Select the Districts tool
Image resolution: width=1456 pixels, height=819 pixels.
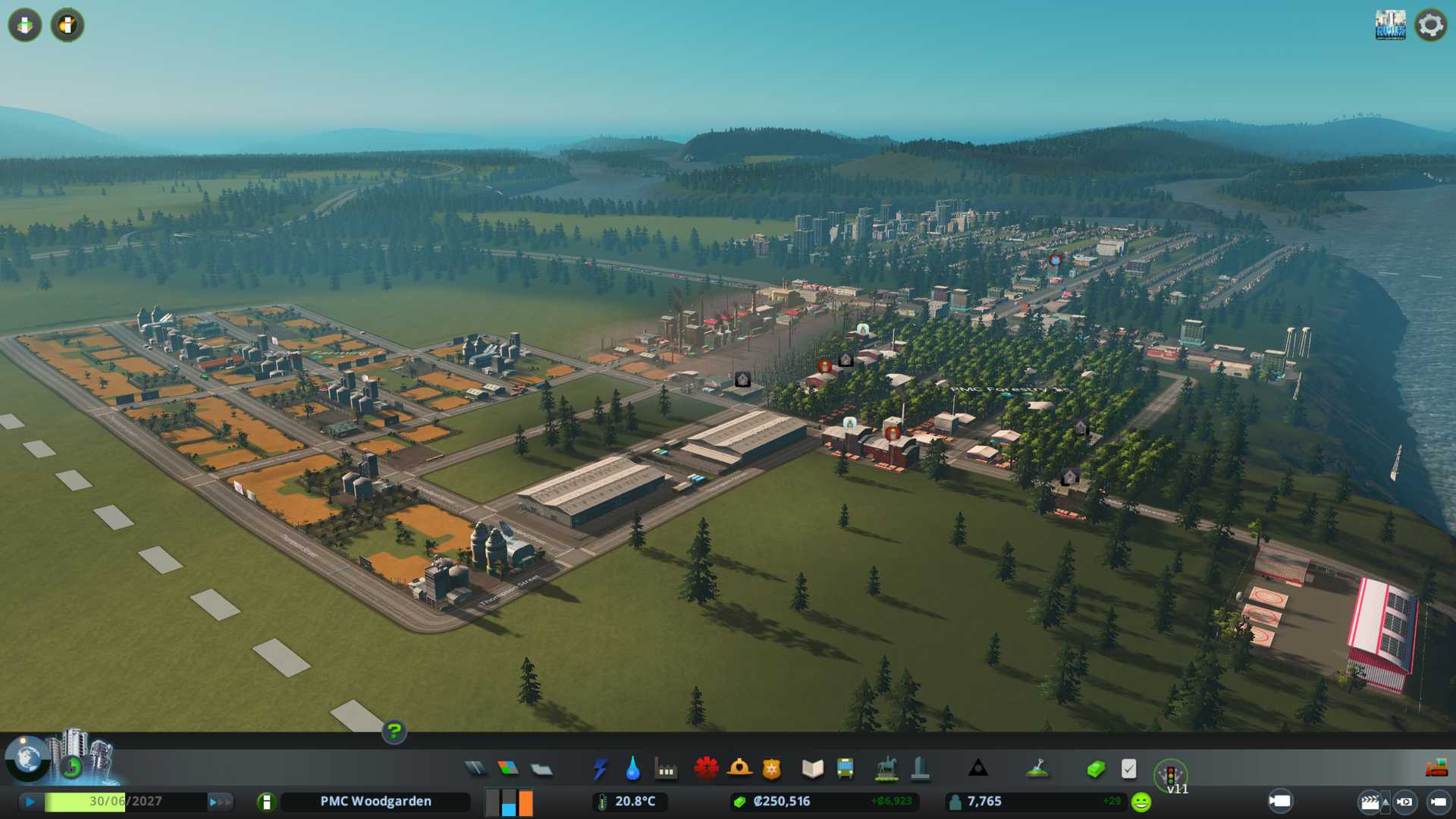coord(541,769)
